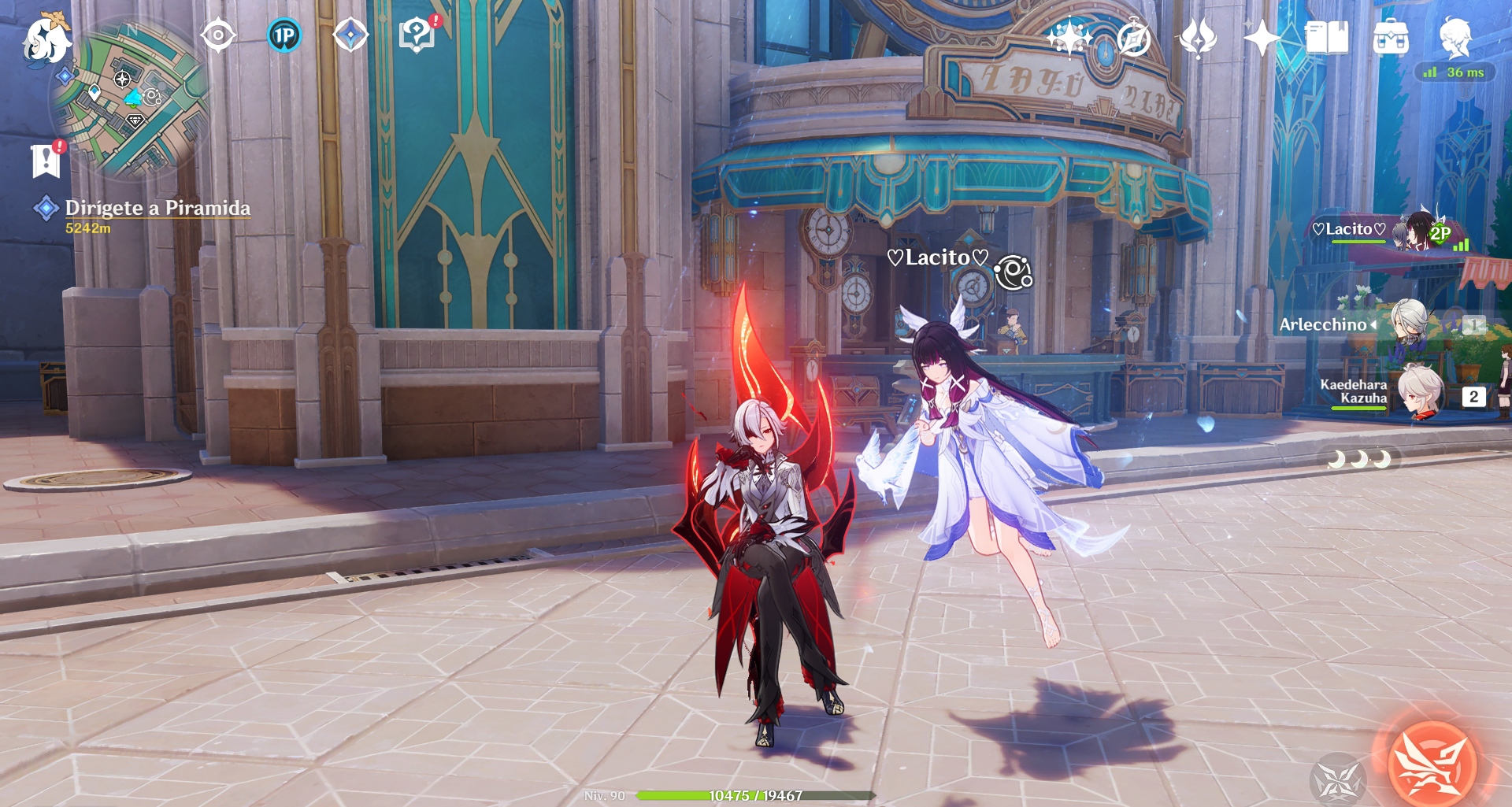The height and width of the screenshot is (807, 1512).
Task: Select the Dirigete a Piramida quest tracker
Action: tap(157, 209)
